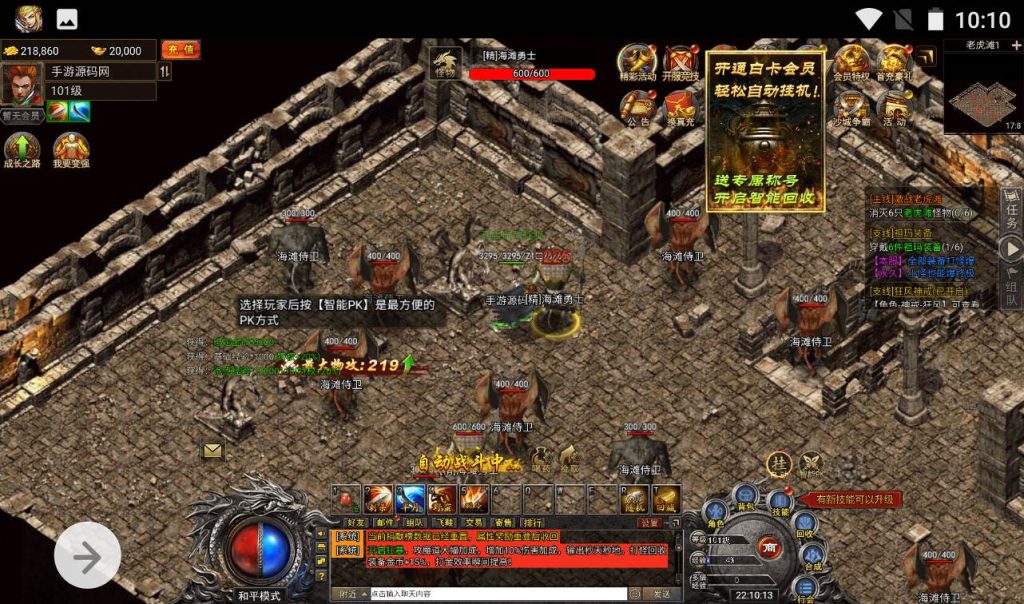Open the 角色 character sheet button
The image size is (1024, 604).
click(x=715, y=512)
